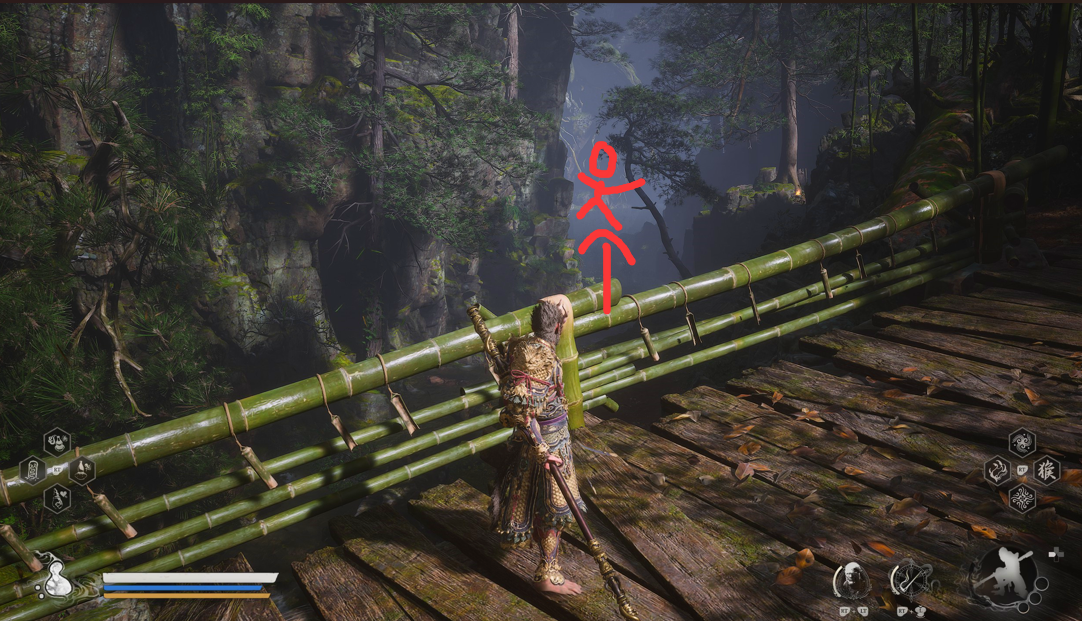Activate the 猴 character spell
This screenshot has height=621, width=1082.
click(x=1046, y=469)
